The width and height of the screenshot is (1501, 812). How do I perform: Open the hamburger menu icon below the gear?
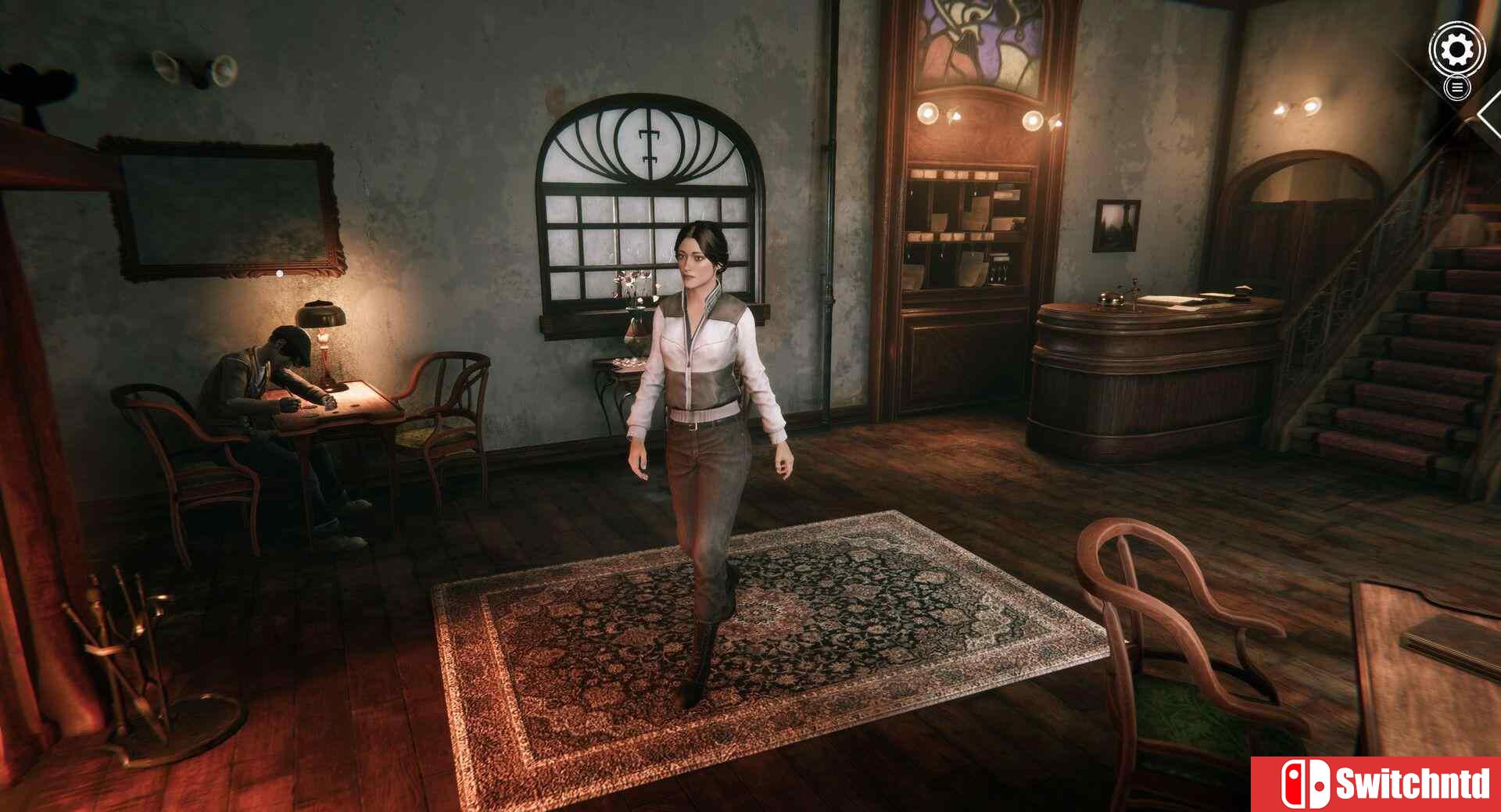click(1456, 88)
